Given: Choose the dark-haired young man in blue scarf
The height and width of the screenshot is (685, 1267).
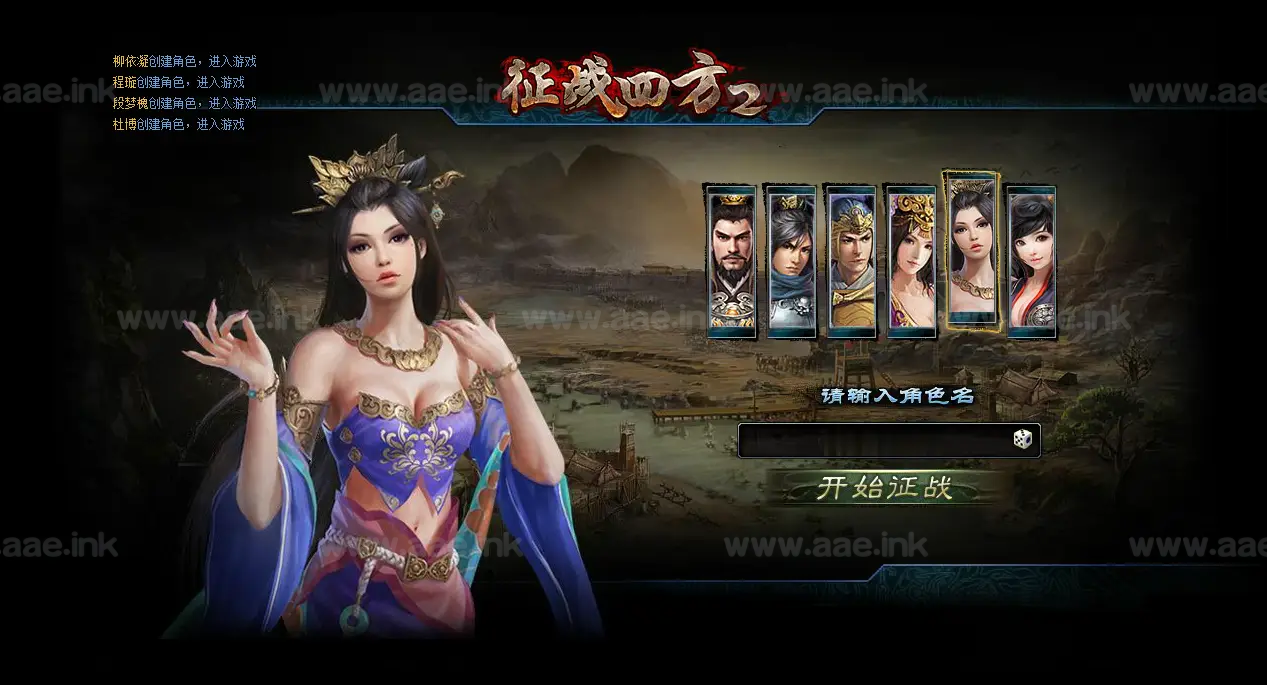Looking at the screenshot, I should tap(791, 261).
